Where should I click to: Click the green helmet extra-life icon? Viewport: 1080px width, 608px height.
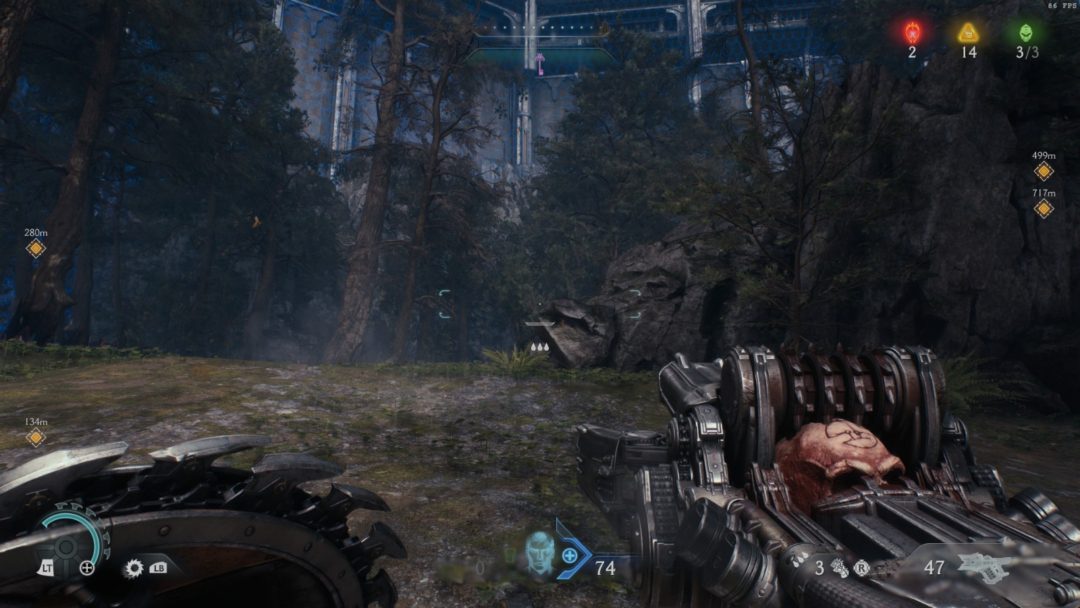tap(1026, 32)
